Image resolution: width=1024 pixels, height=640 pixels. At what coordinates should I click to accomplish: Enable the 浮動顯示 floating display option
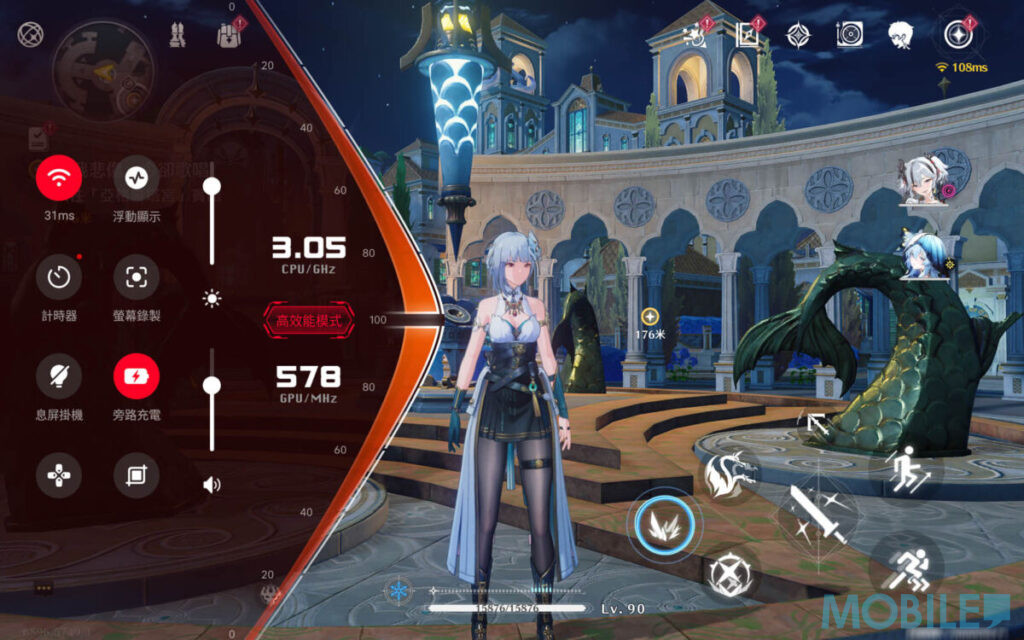click(x=136, y=179)
